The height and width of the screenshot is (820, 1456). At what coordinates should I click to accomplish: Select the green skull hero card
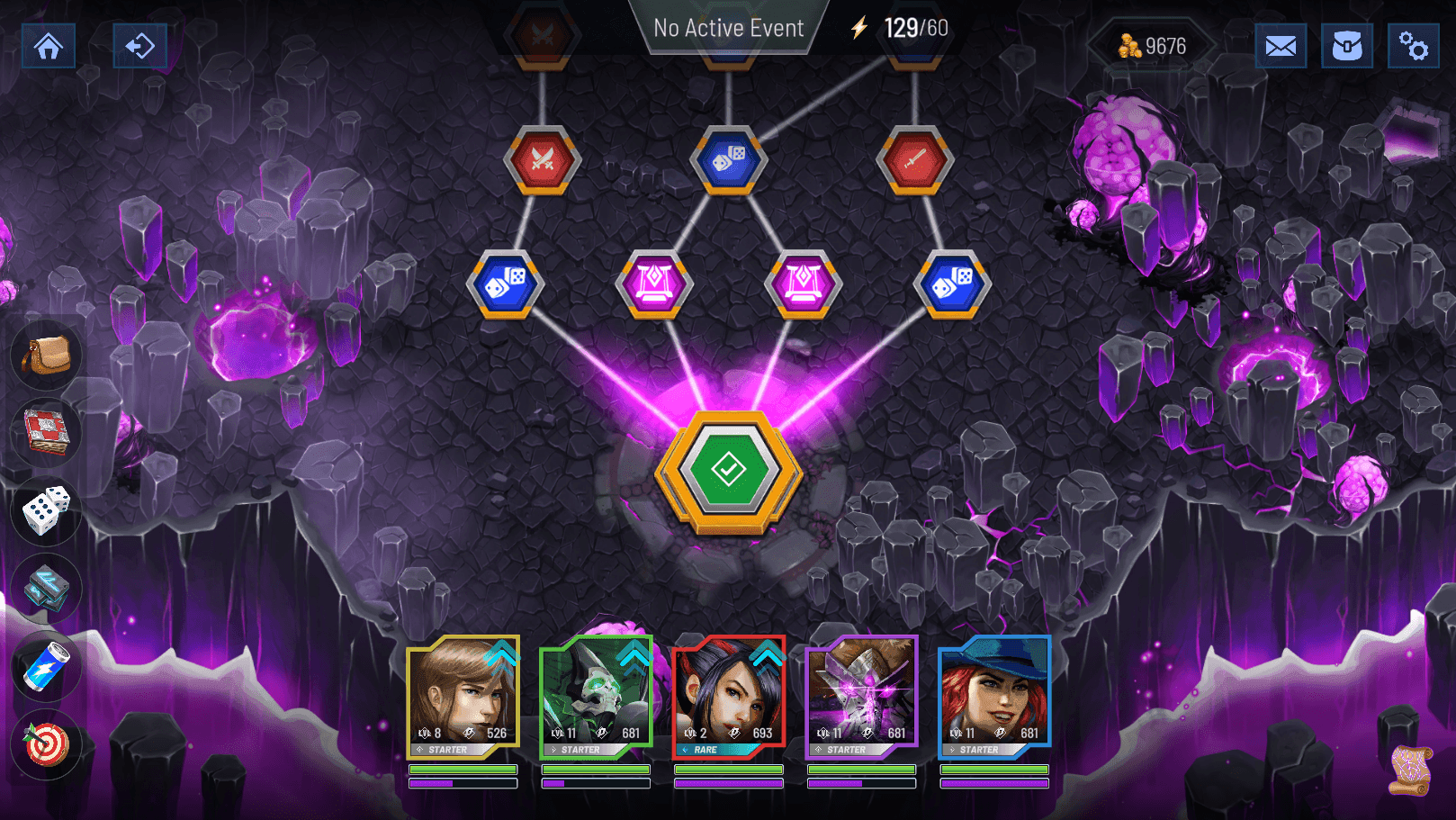tap(596, 696)
